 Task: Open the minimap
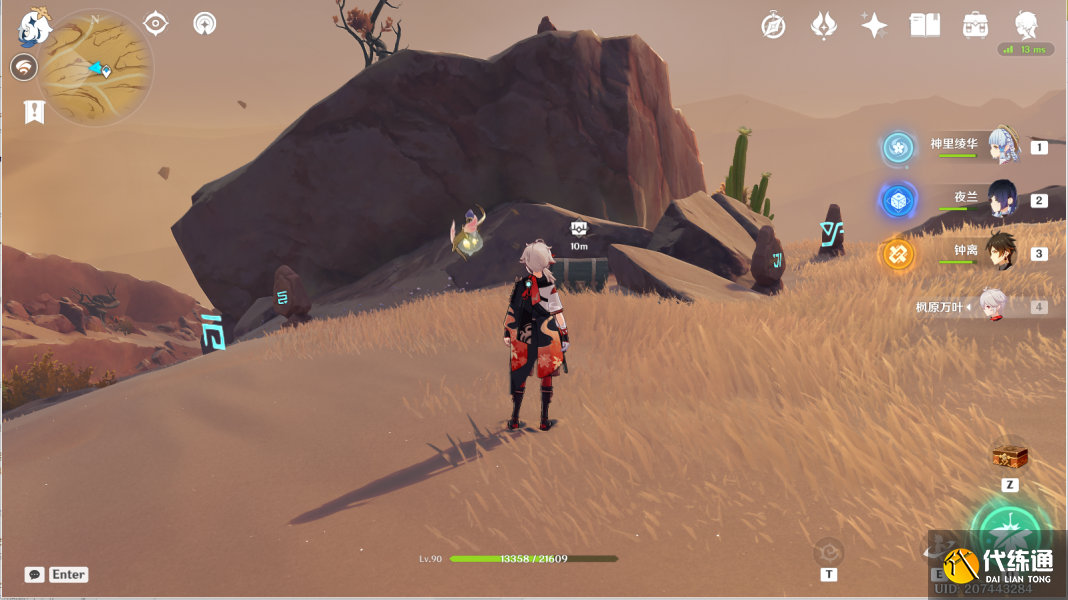click(x=96, y=68)
